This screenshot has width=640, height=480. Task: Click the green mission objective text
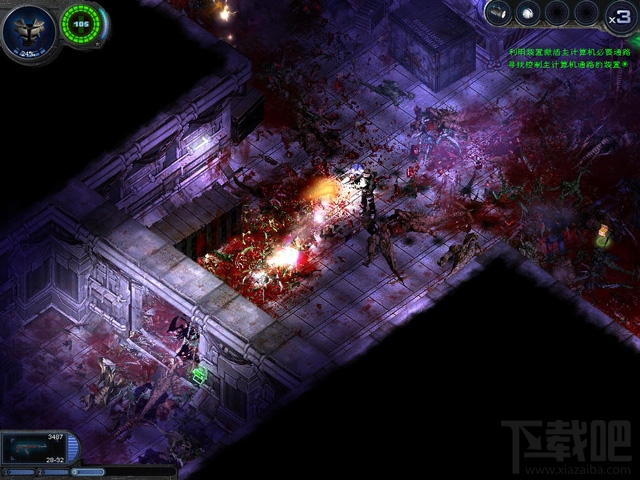[x=571, y=56]
